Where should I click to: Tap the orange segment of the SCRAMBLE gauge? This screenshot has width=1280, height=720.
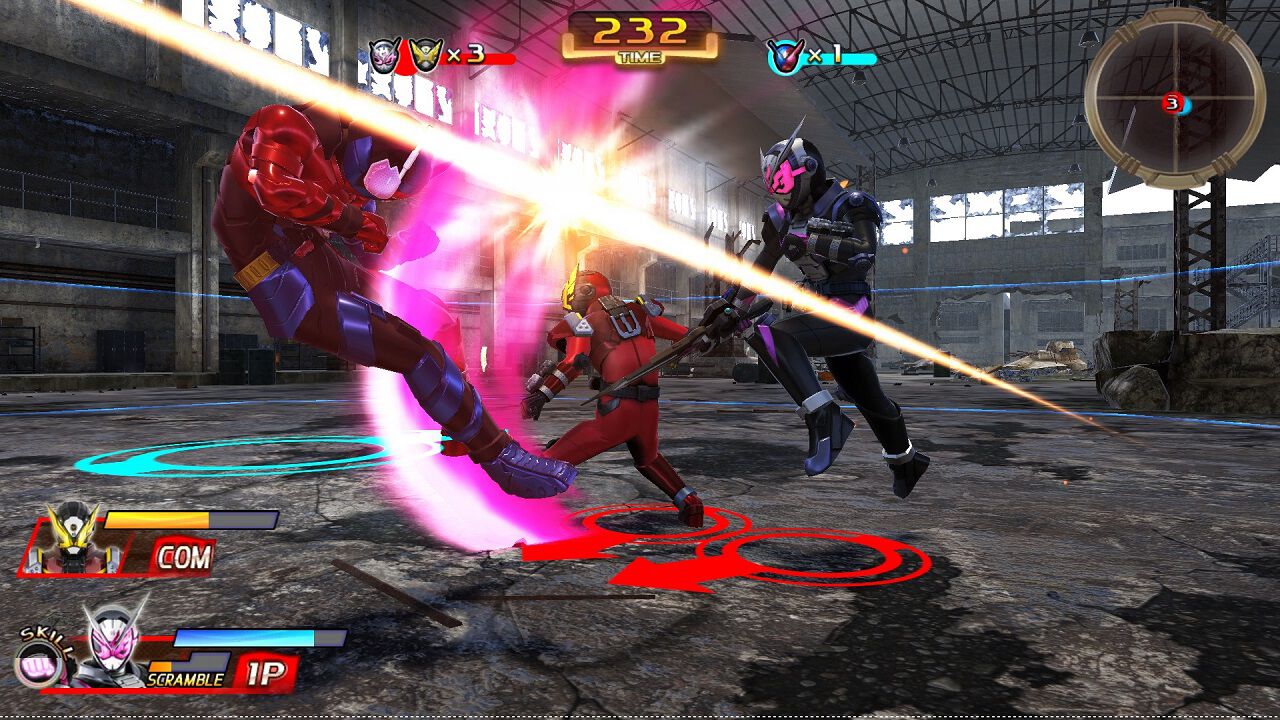coord(160,665)
